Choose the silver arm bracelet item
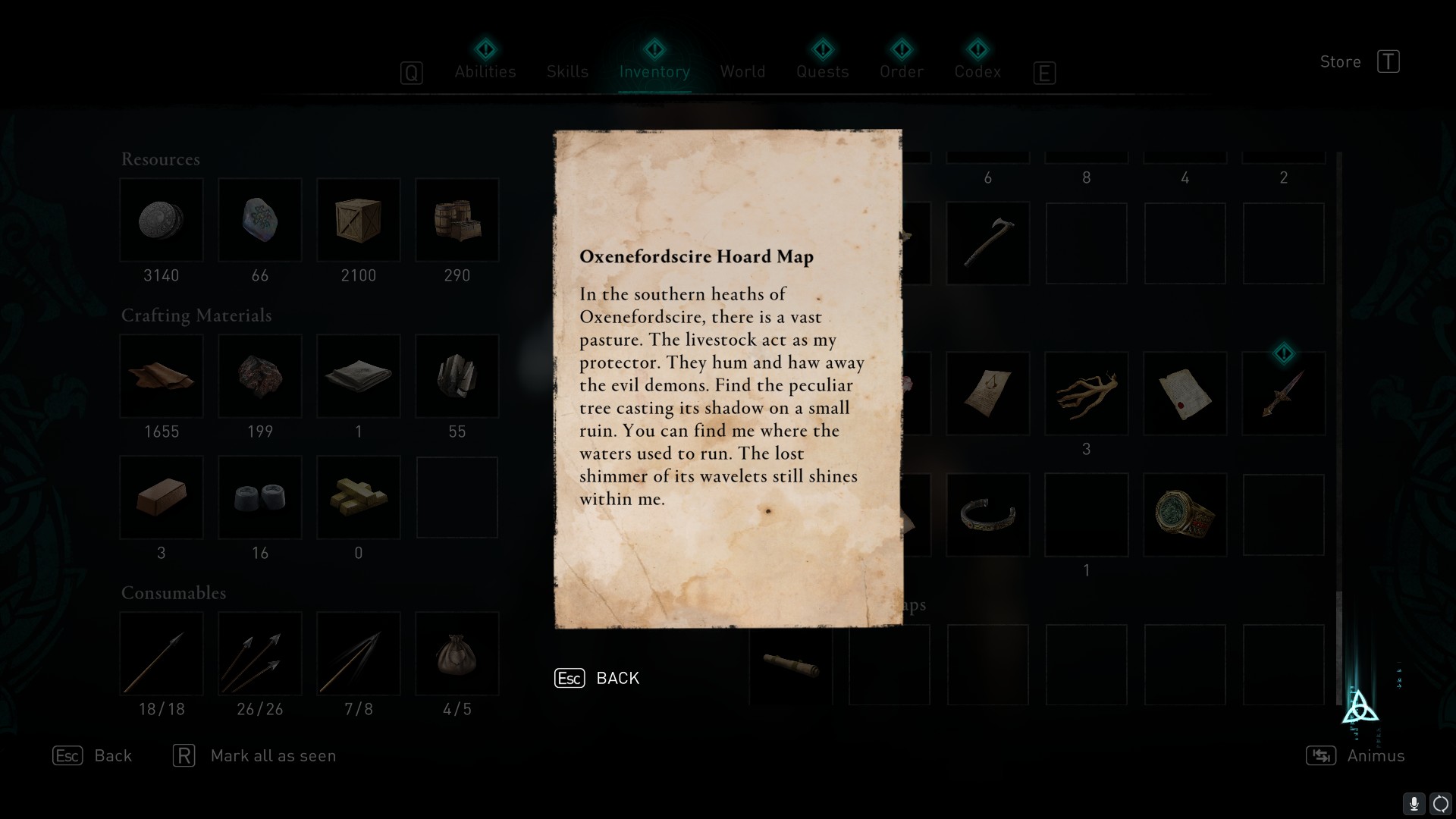Viewport: 1456px width, 819px height. tap(987, 515)
